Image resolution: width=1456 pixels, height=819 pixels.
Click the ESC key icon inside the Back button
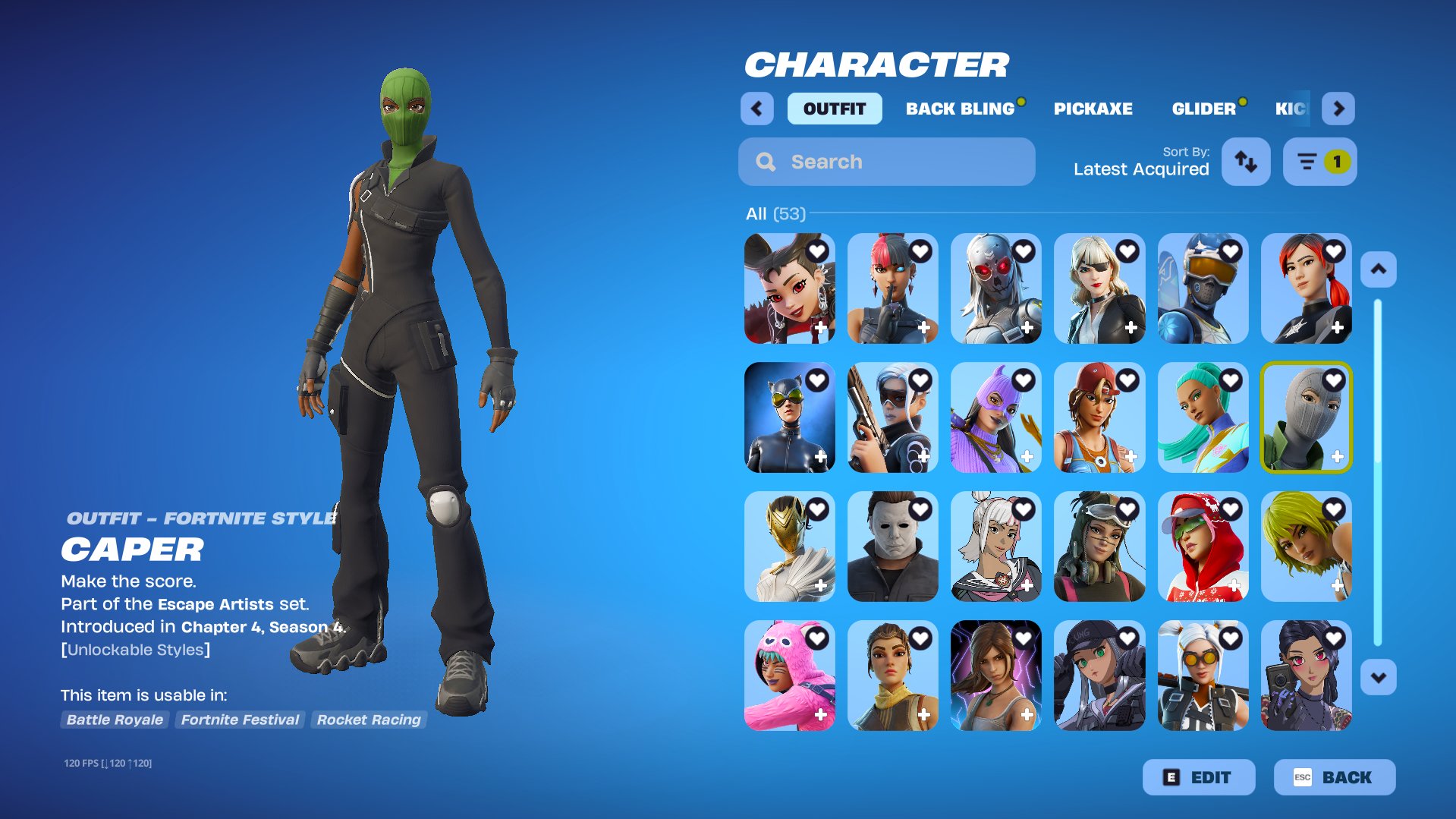(1303, 776)
